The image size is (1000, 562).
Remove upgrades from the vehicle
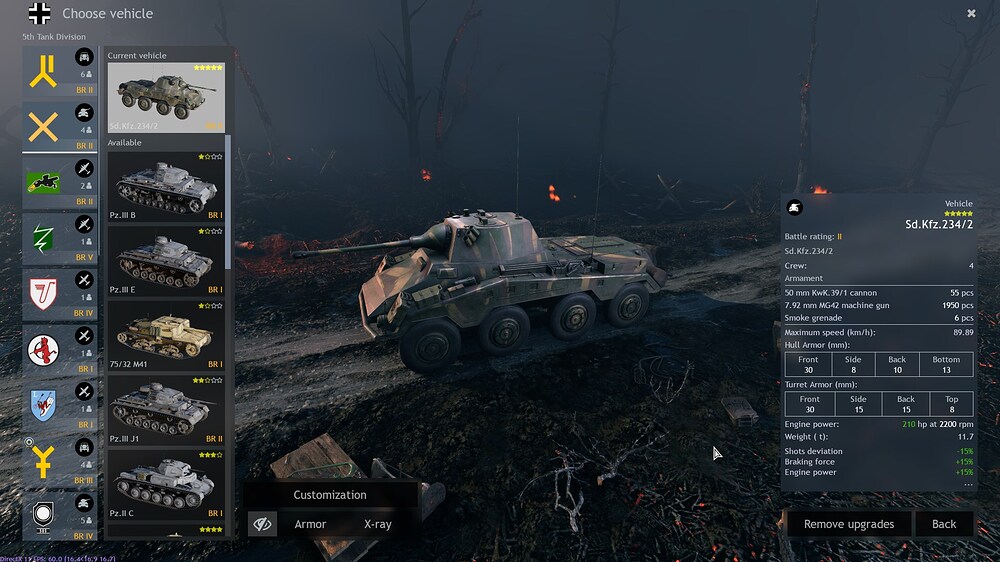coord(849,524)
